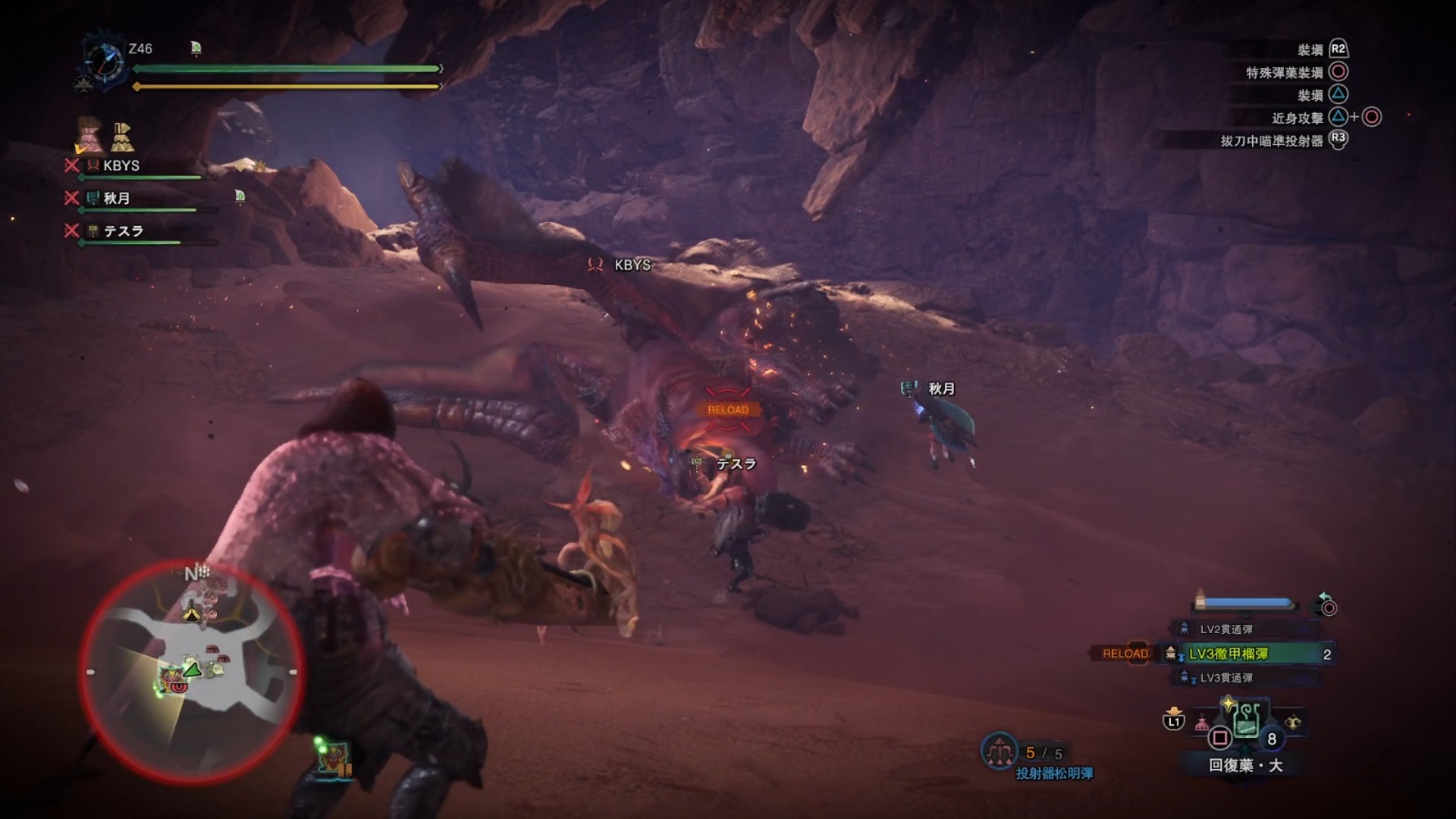Click the red X status toggle beside KBYS
The image size is (1456, 819).
coord(71,165)
